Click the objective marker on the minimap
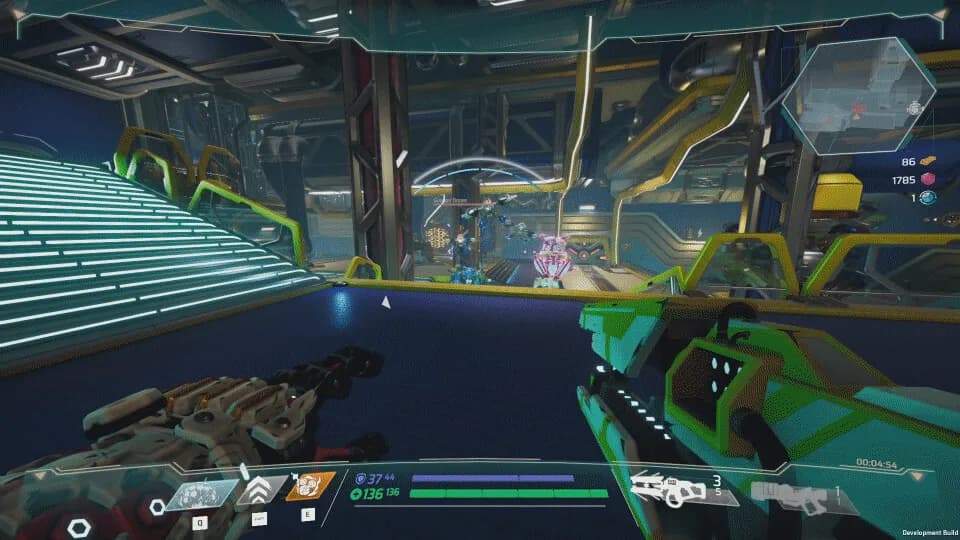This screenshot has width=960, height=540. click(915, 108)
